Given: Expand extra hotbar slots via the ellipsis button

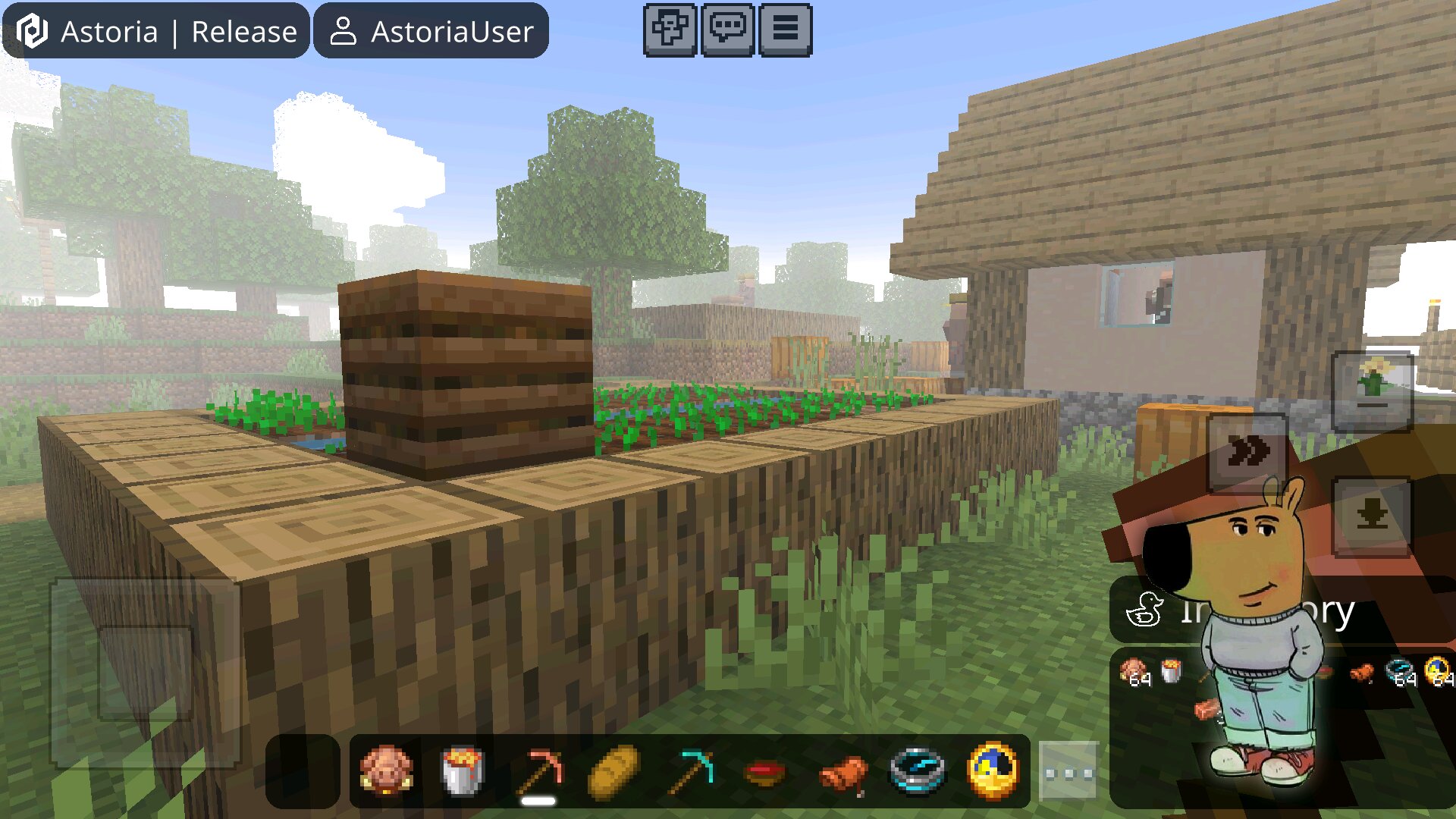Looking at the screenshot, I should [1069, 771].
